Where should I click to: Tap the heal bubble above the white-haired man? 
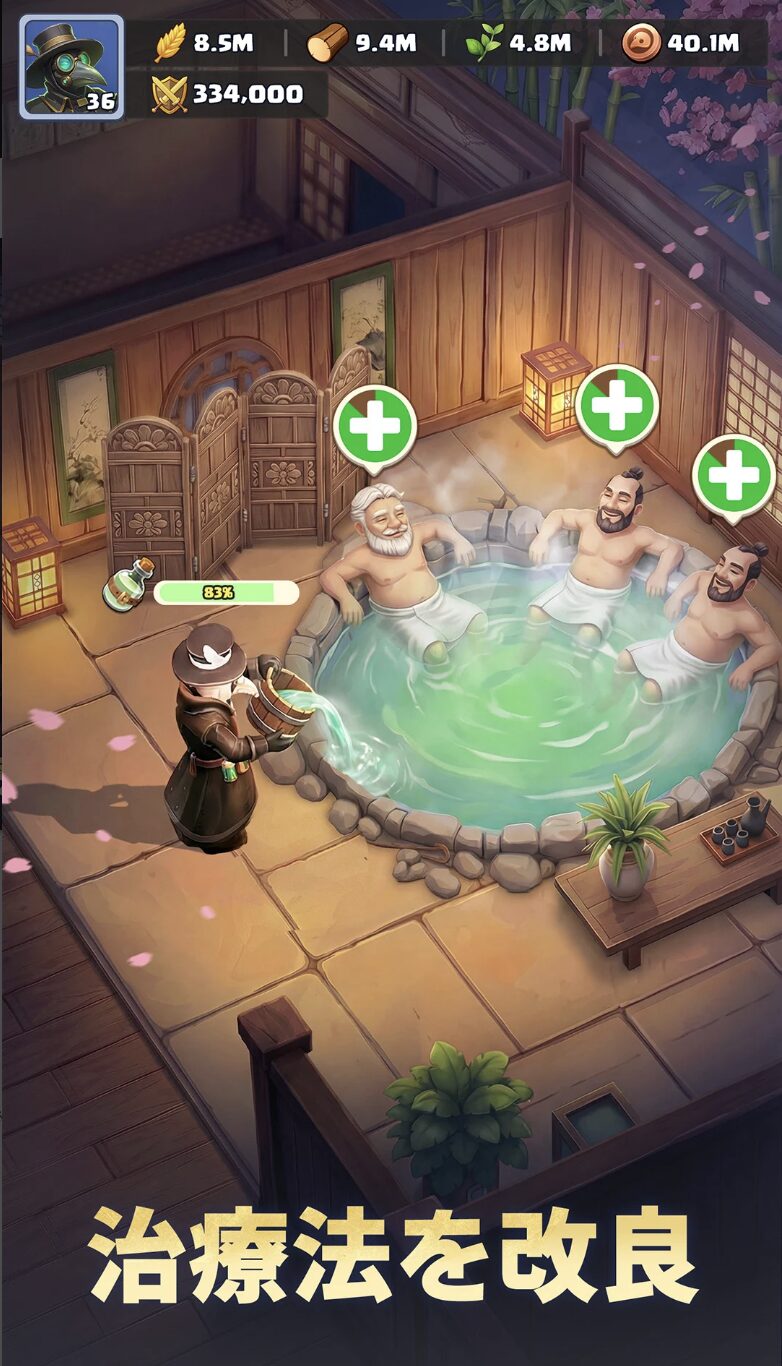(x=375, y=426)
